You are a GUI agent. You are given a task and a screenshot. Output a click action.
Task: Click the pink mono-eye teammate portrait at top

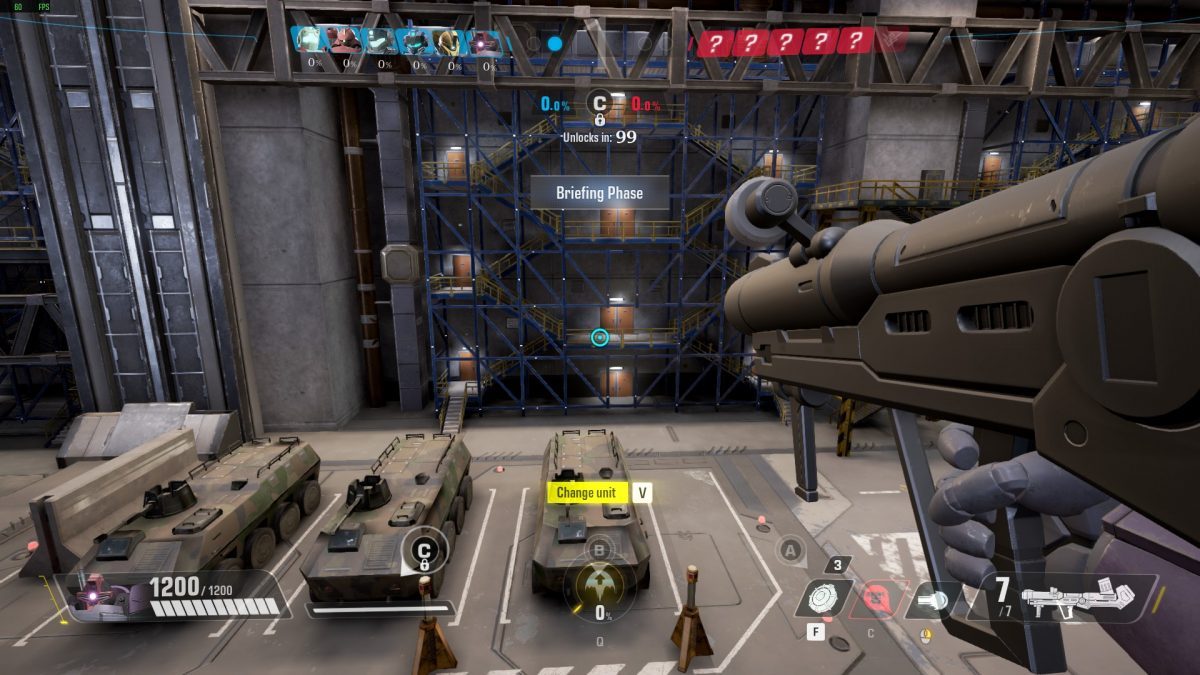click(485, 42)
